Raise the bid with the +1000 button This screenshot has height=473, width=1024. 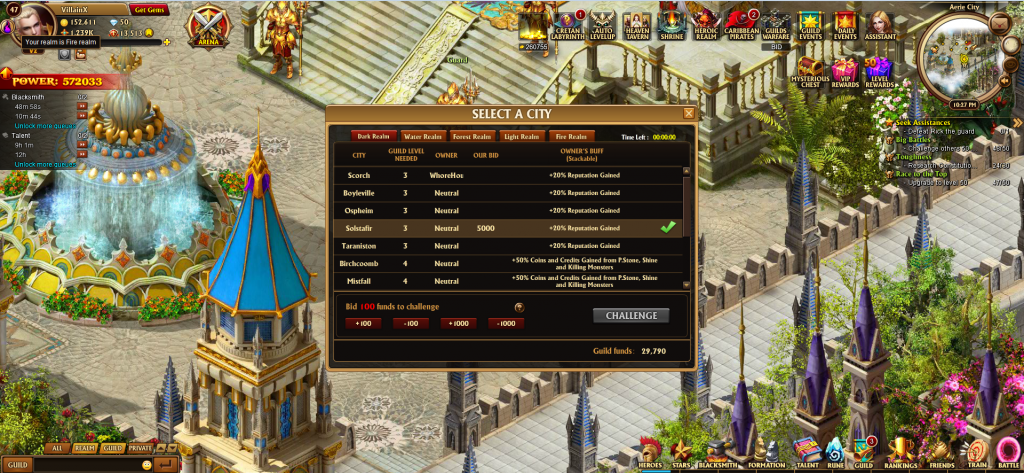click(x=460, y=323)
